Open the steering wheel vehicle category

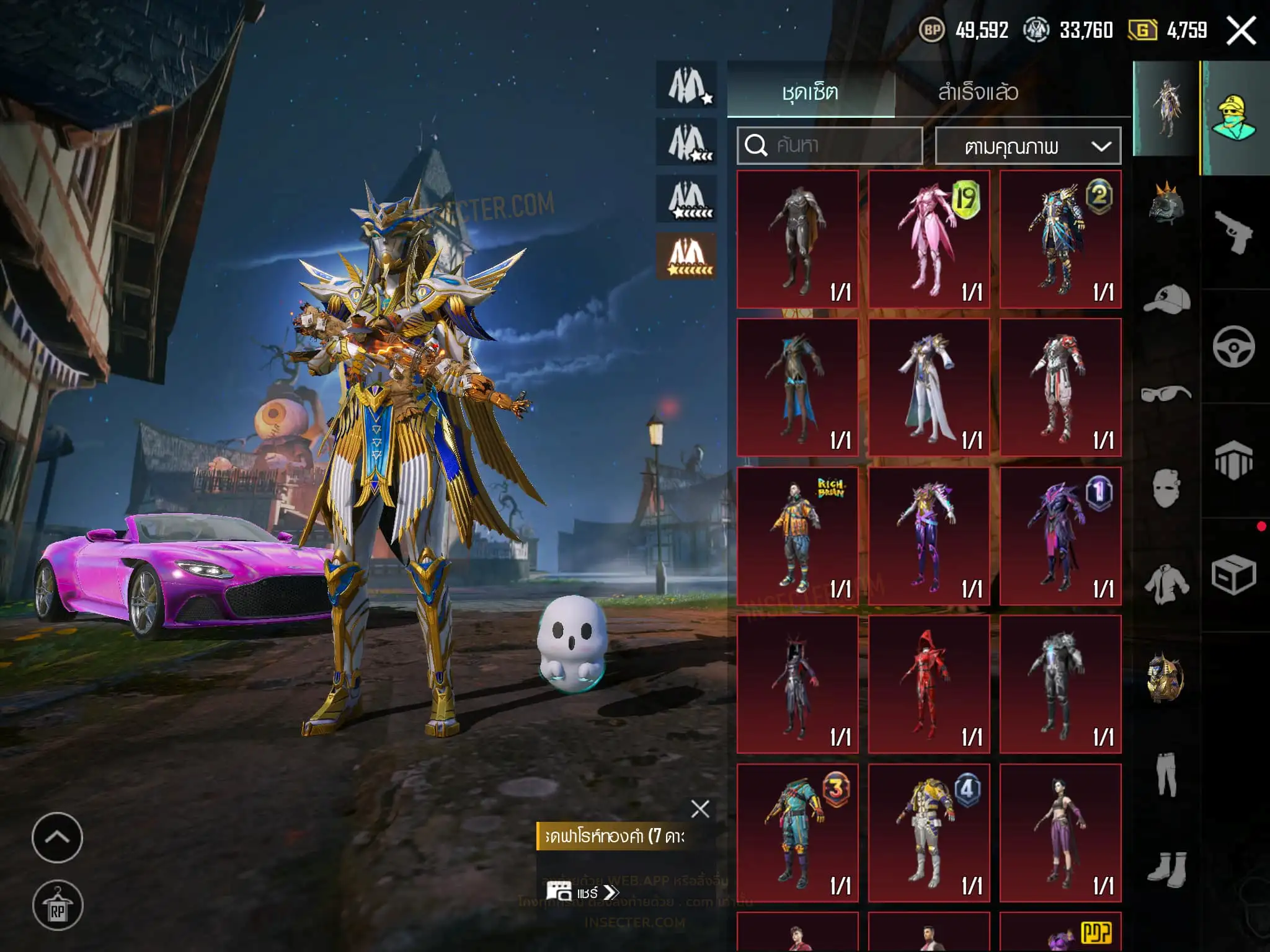click(1233, 346)
